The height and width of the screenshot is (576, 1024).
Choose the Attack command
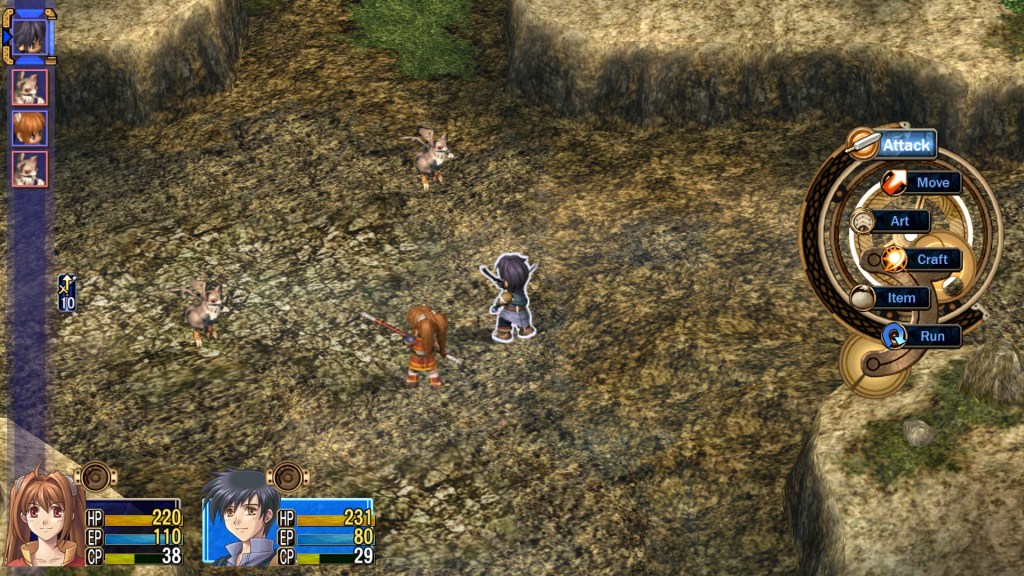[x=905, y=145]
